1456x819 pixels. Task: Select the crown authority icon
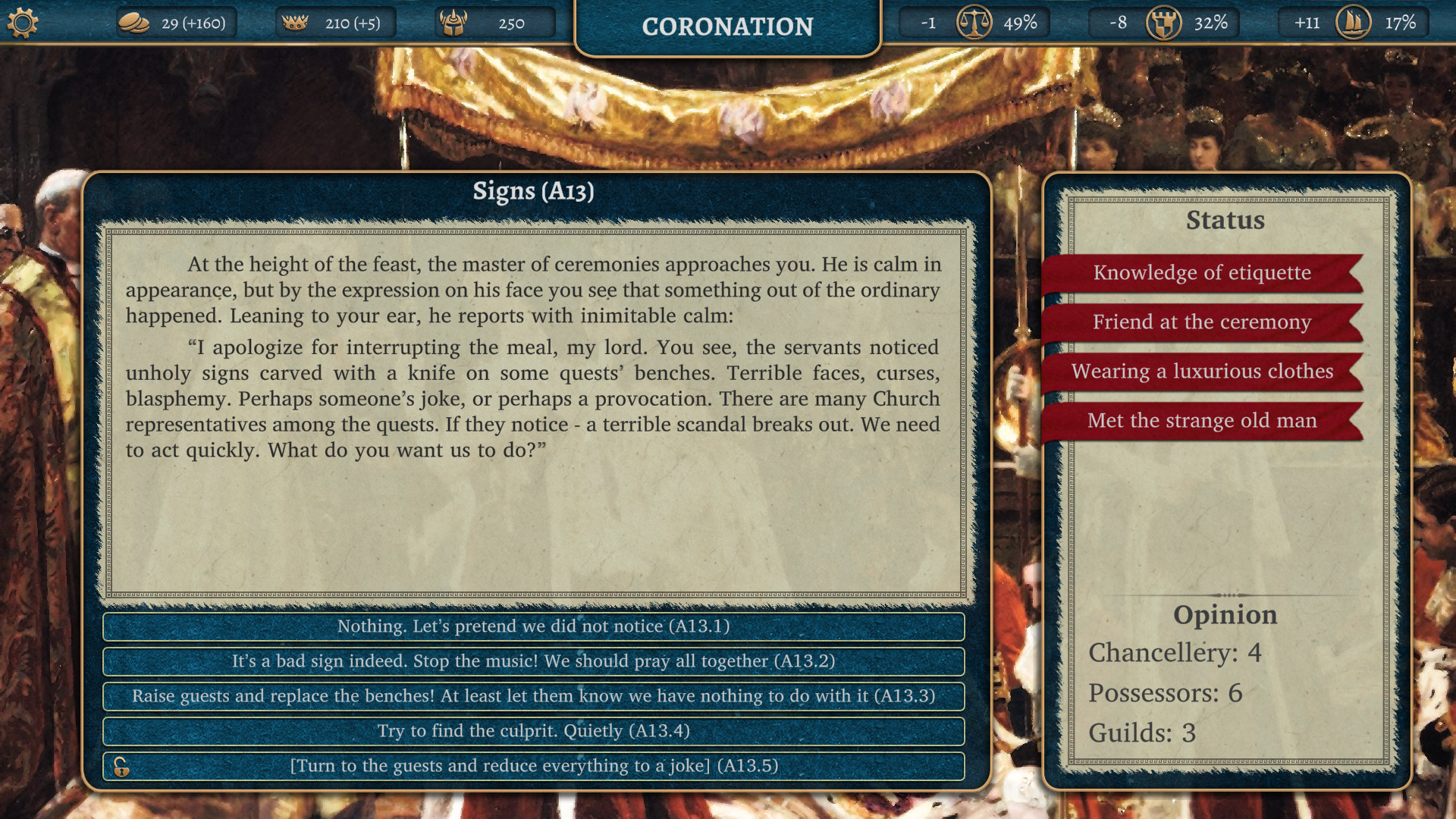click(296, 22)
